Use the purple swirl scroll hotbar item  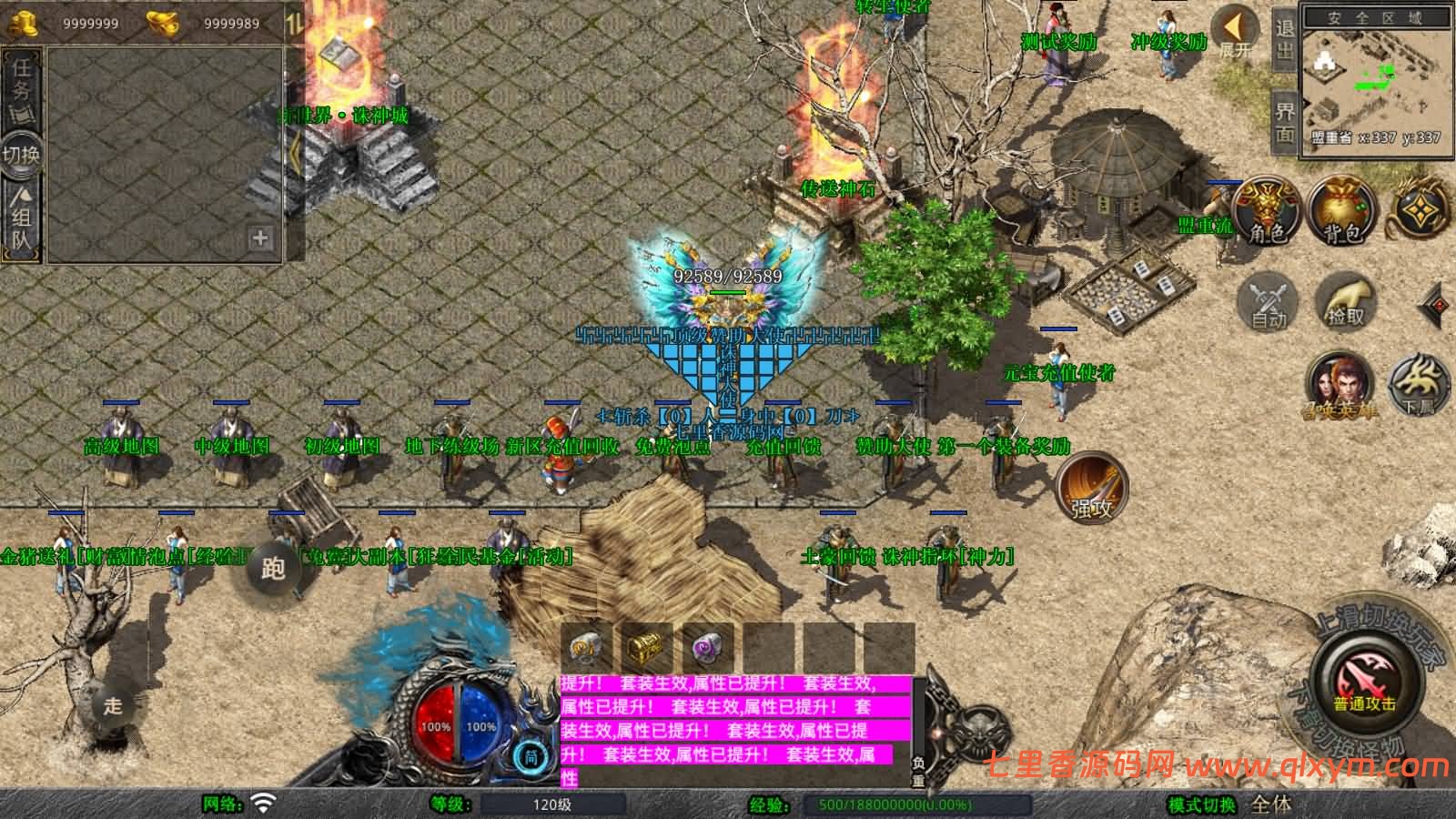point(707,648)
